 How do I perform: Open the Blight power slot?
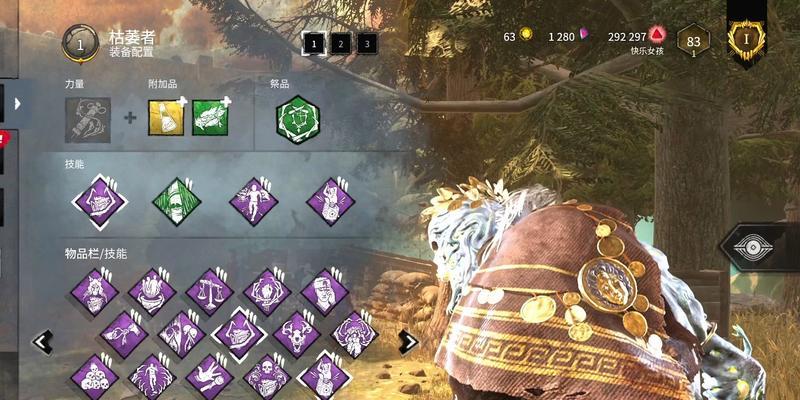tap(88, 119)
